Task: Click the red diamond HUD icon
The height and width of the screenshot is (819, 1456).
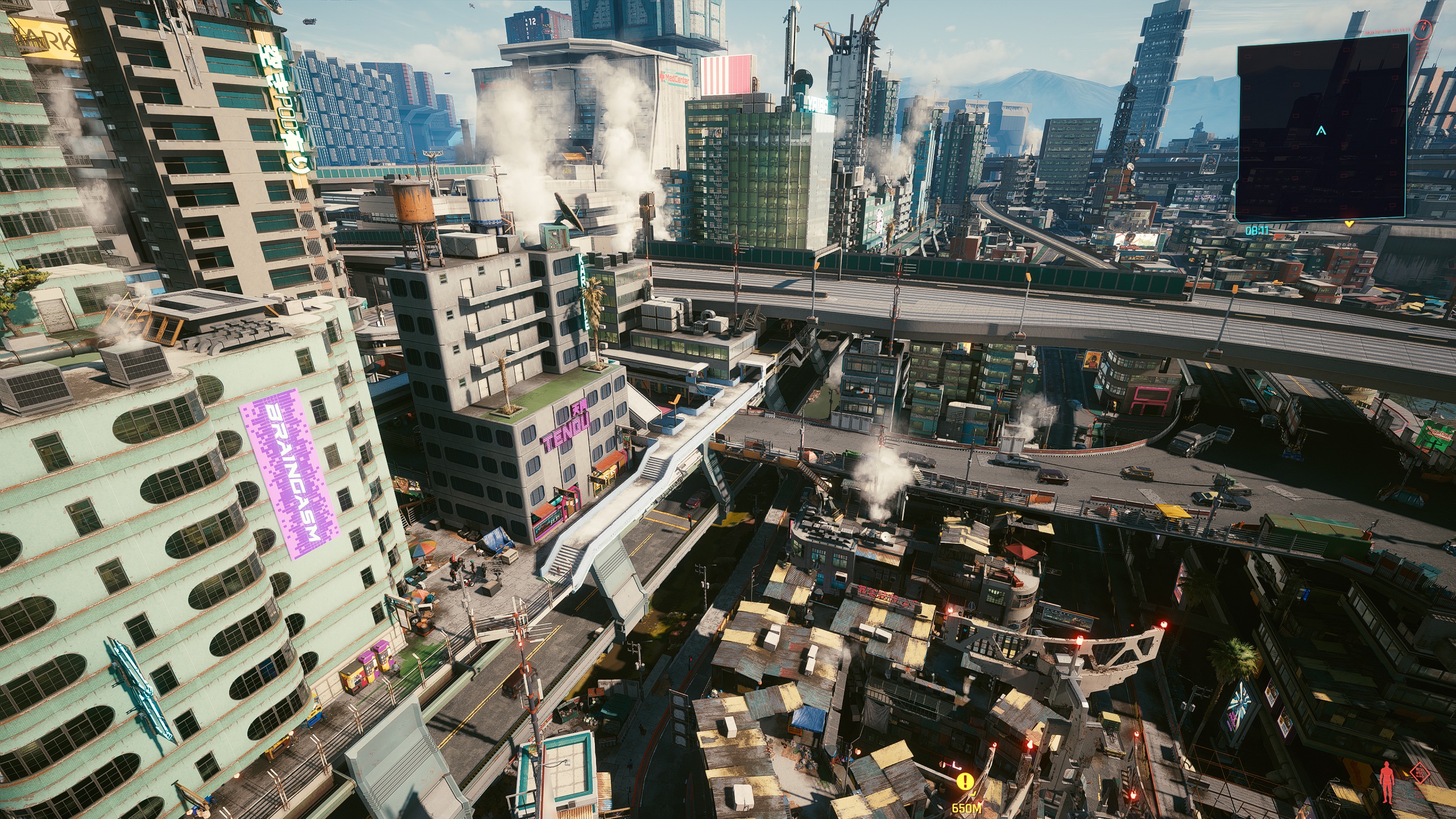Action: 1421,773
